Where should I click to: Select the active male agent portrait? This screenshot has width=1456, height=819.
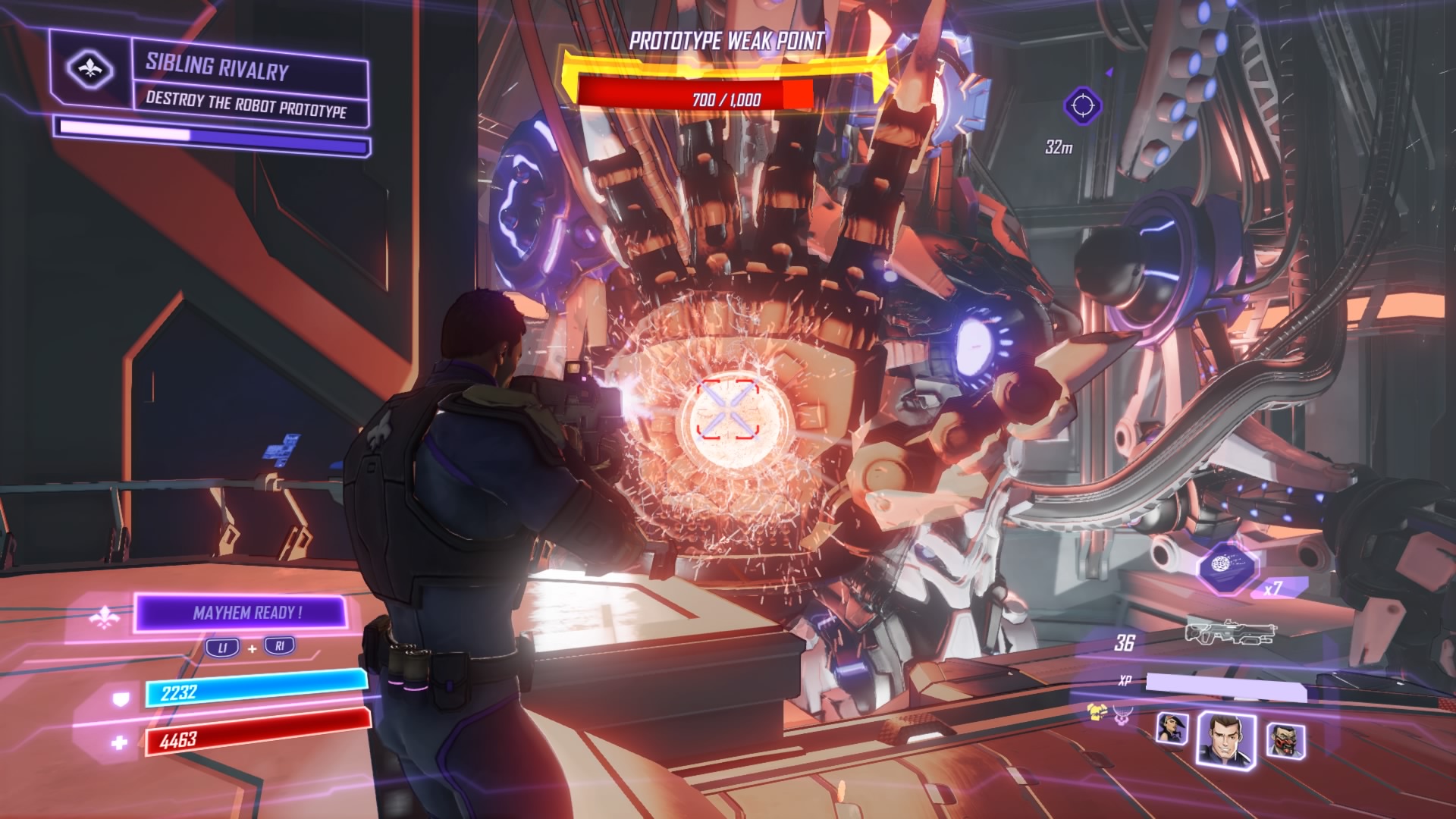pyautogui.click(x=1225, y=737)
